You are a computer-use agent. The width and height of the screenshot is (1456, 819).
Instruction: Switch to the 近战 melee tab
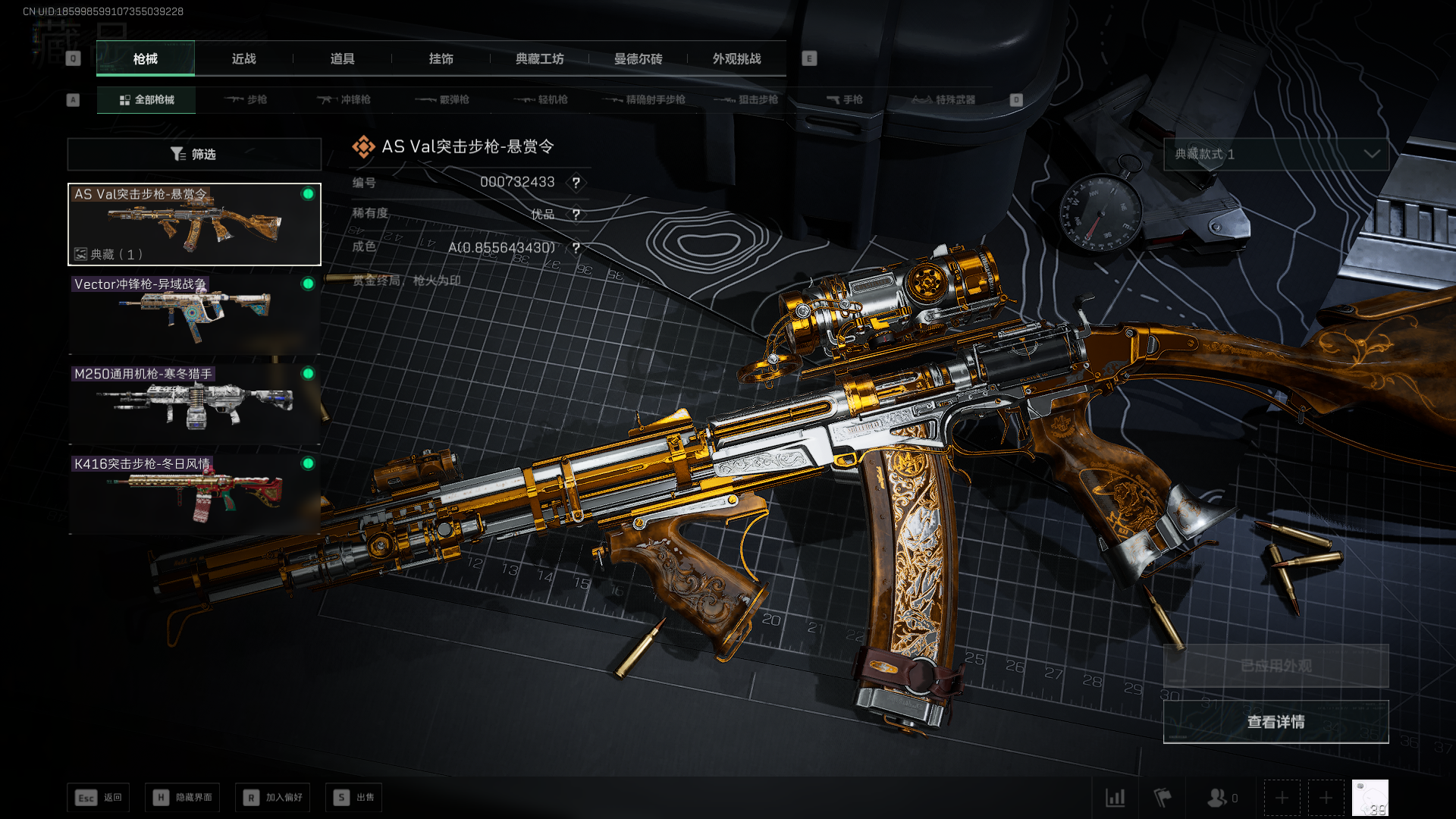click(x=243, y=59)
